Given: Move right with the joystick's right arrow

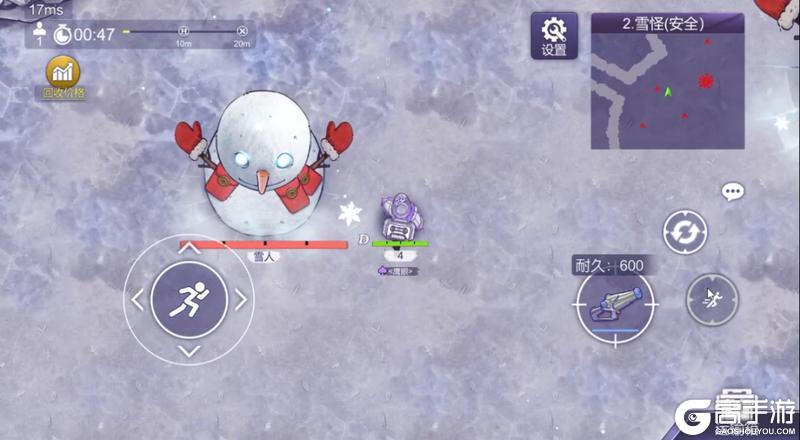Looking at the screenshot, I should click(x=240, y=298).
